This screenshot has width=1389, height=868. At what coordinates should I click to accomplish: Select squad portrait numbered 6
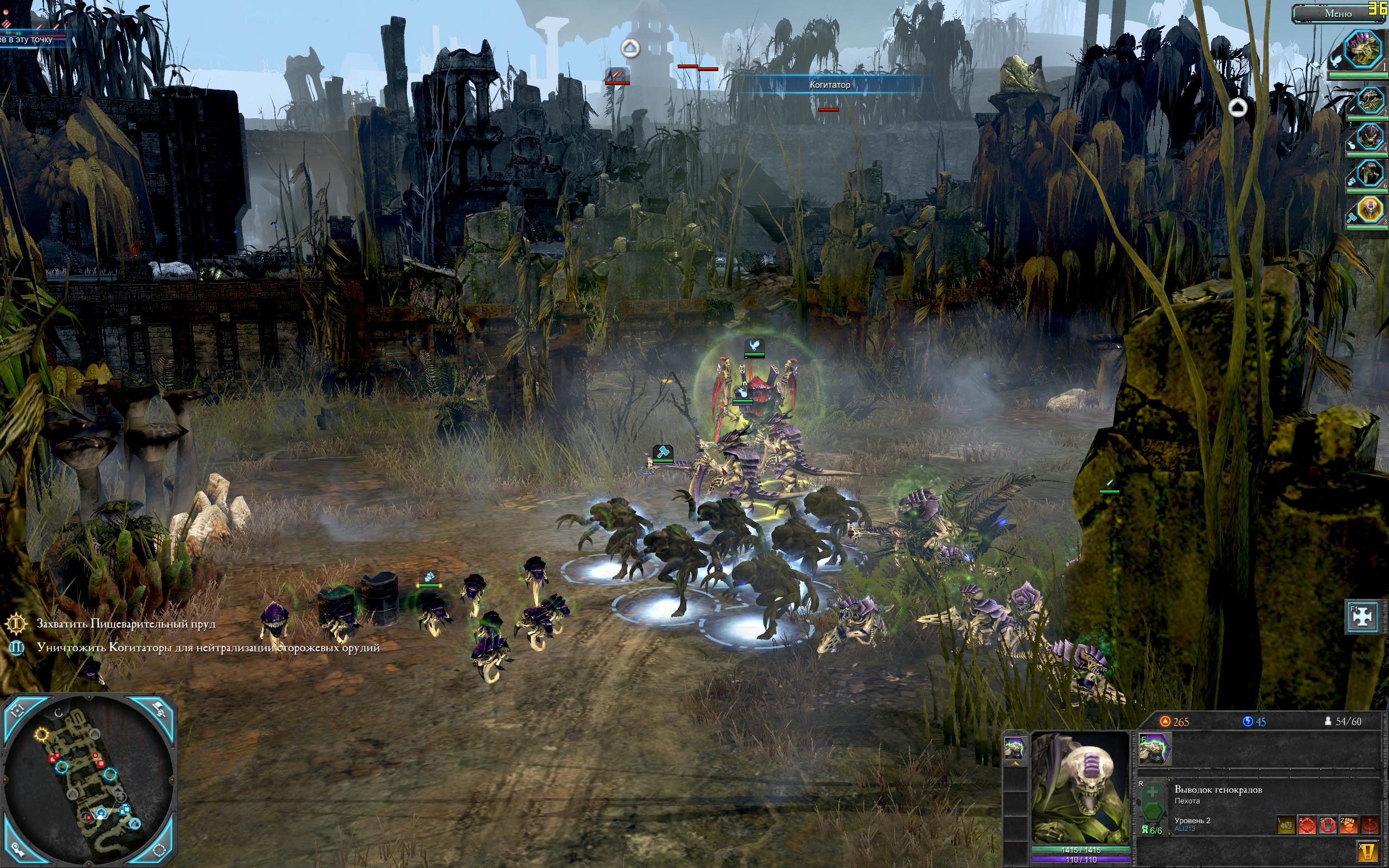click(1369, 172)
